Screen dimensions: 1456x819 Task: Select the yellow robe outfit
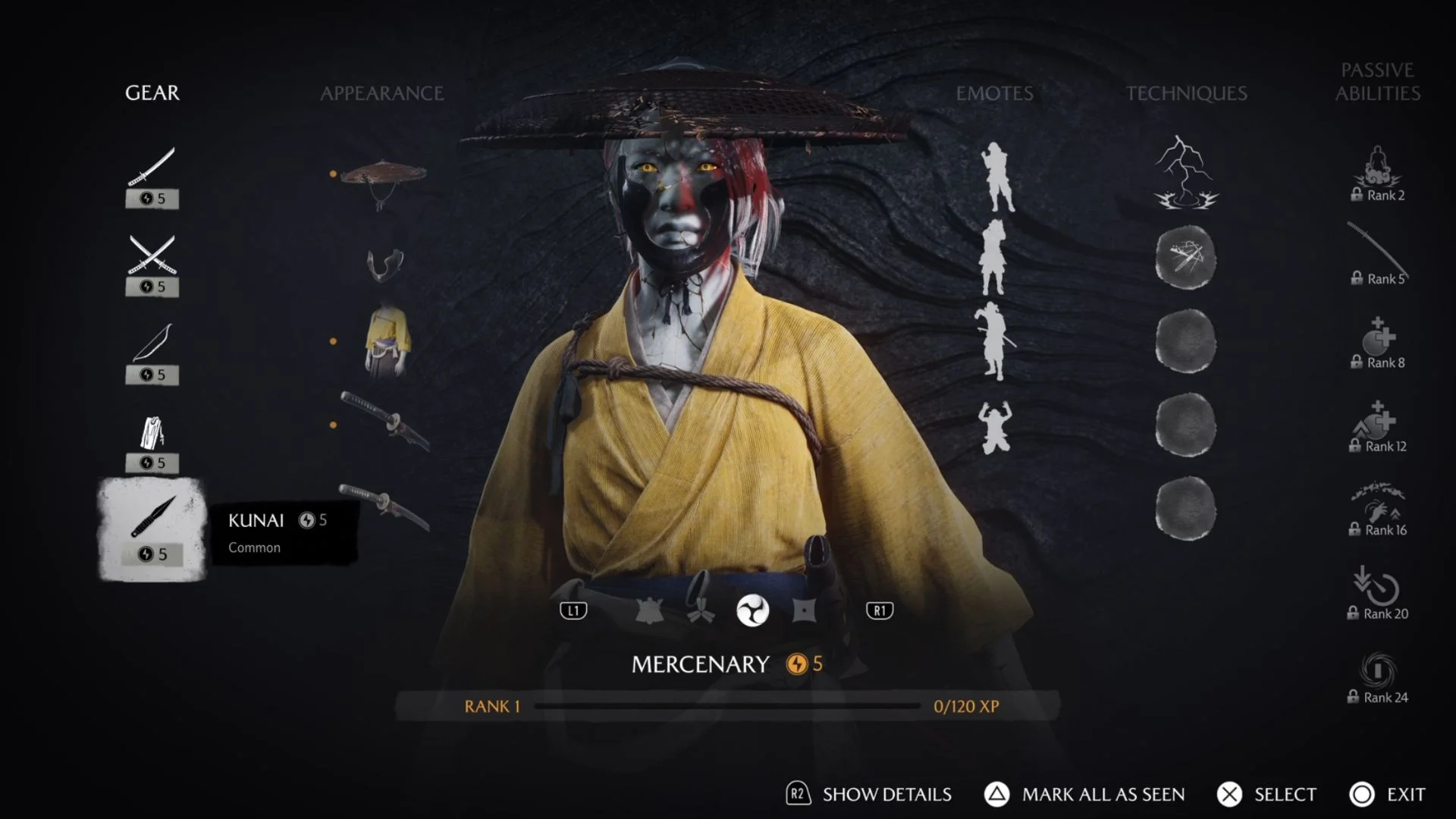[388, 340]
